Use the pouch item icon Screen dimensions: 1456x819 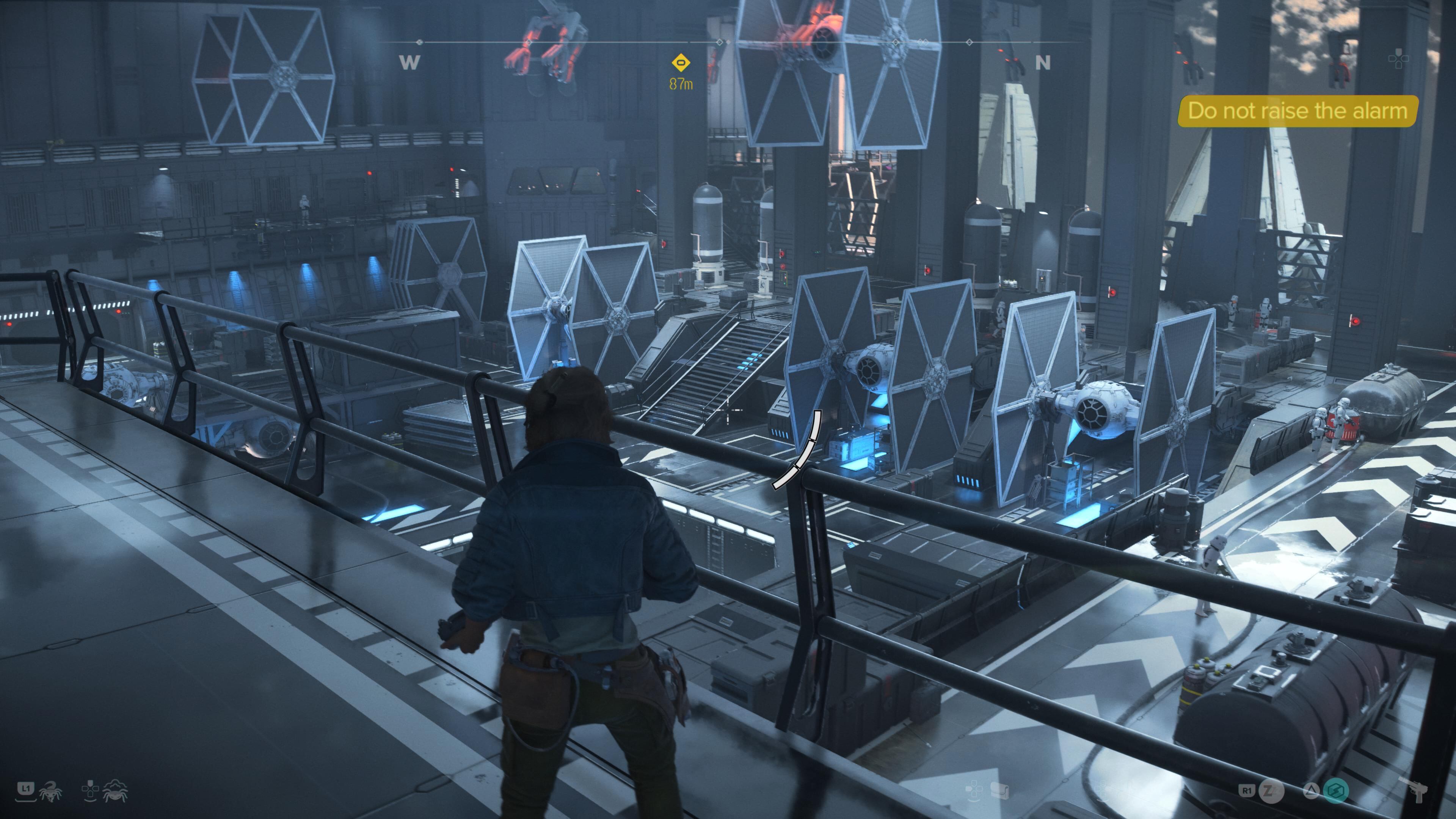[x=999, y=790]
